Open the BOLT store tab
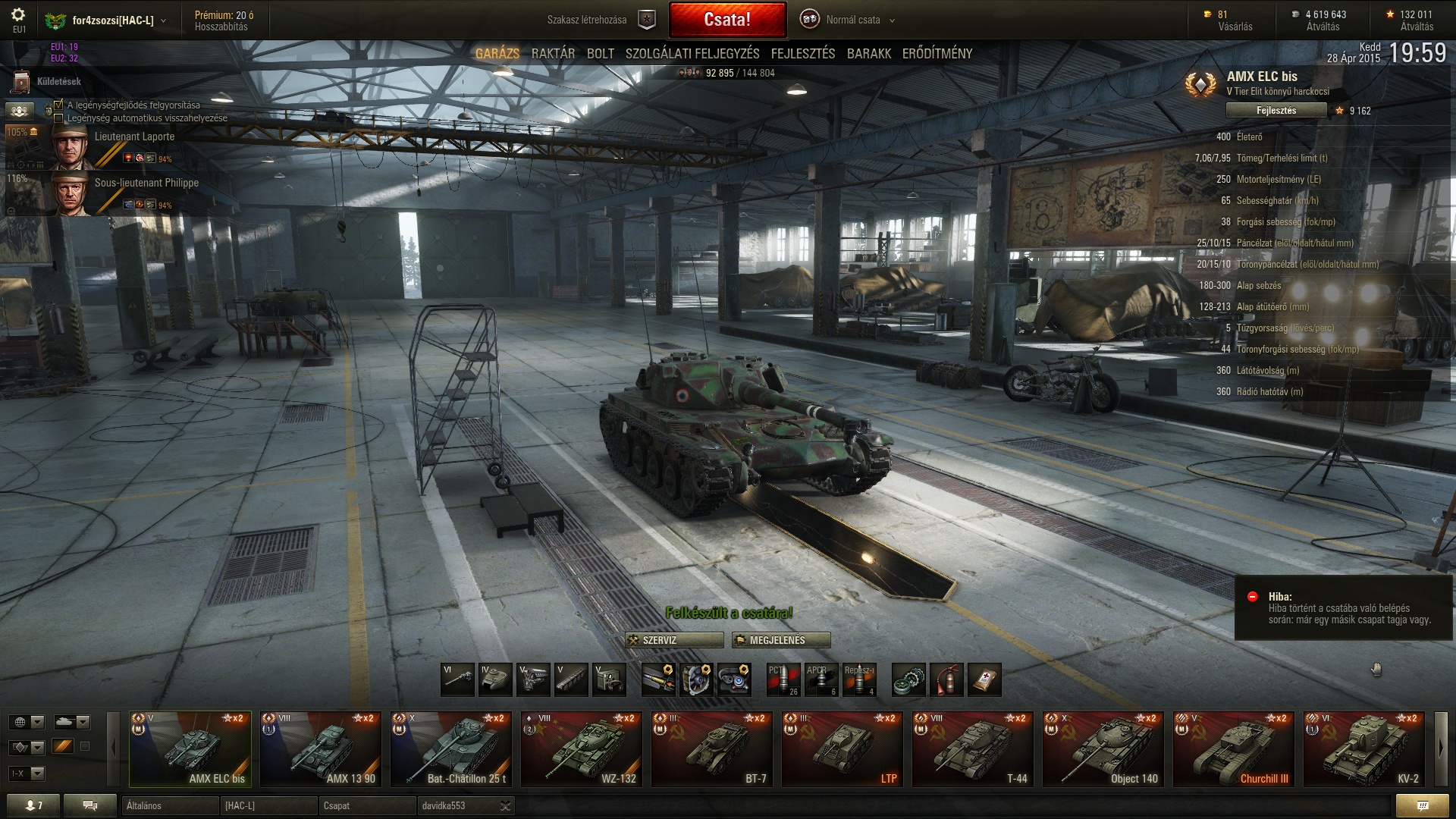 coord(600,54)
